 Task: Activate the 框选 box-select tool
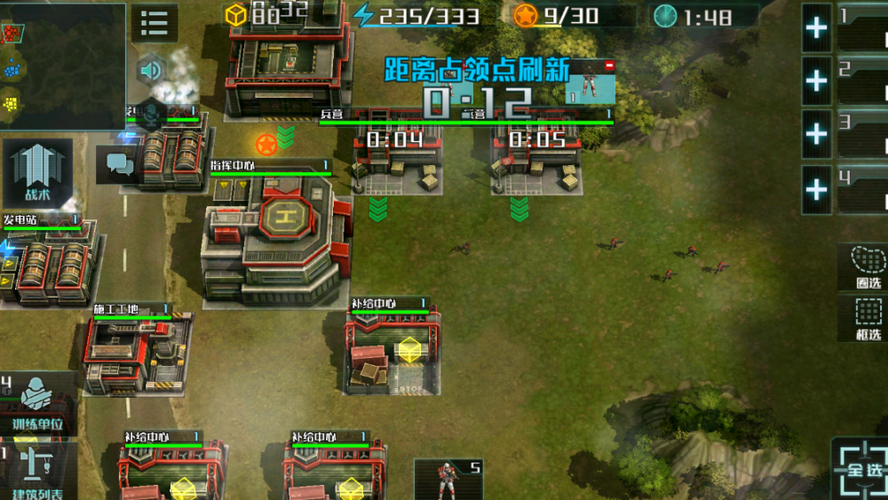point(867,320)
